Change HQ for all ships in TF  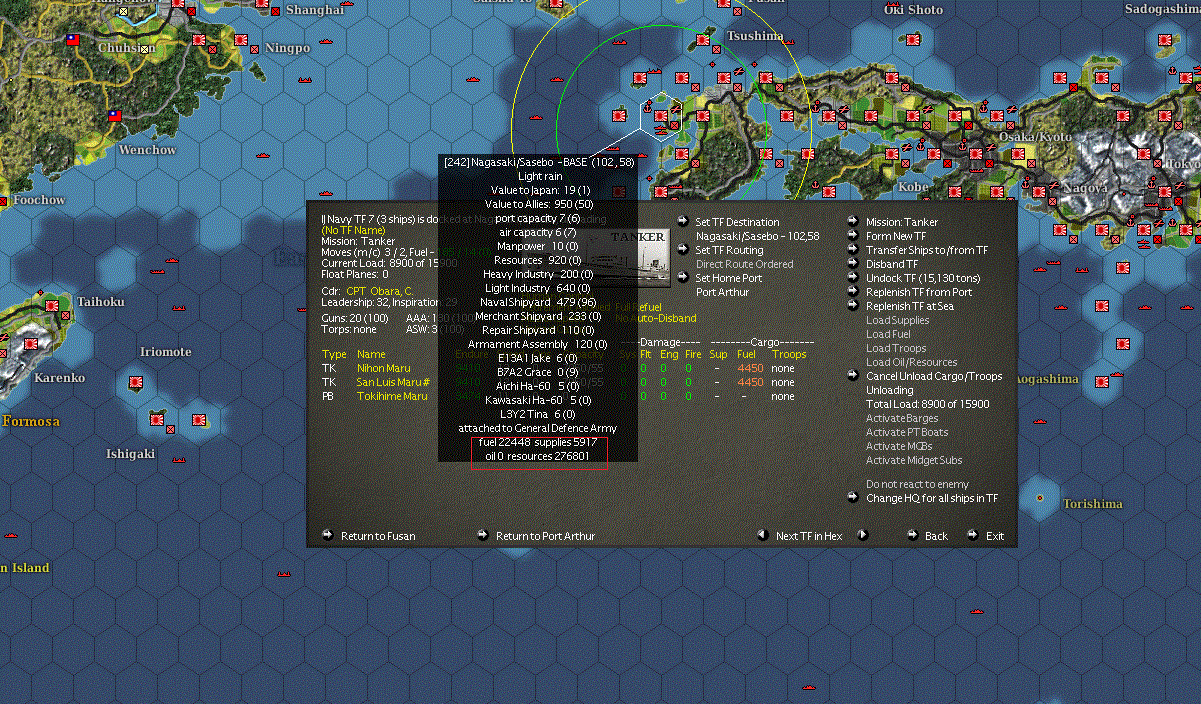(931, 498)
